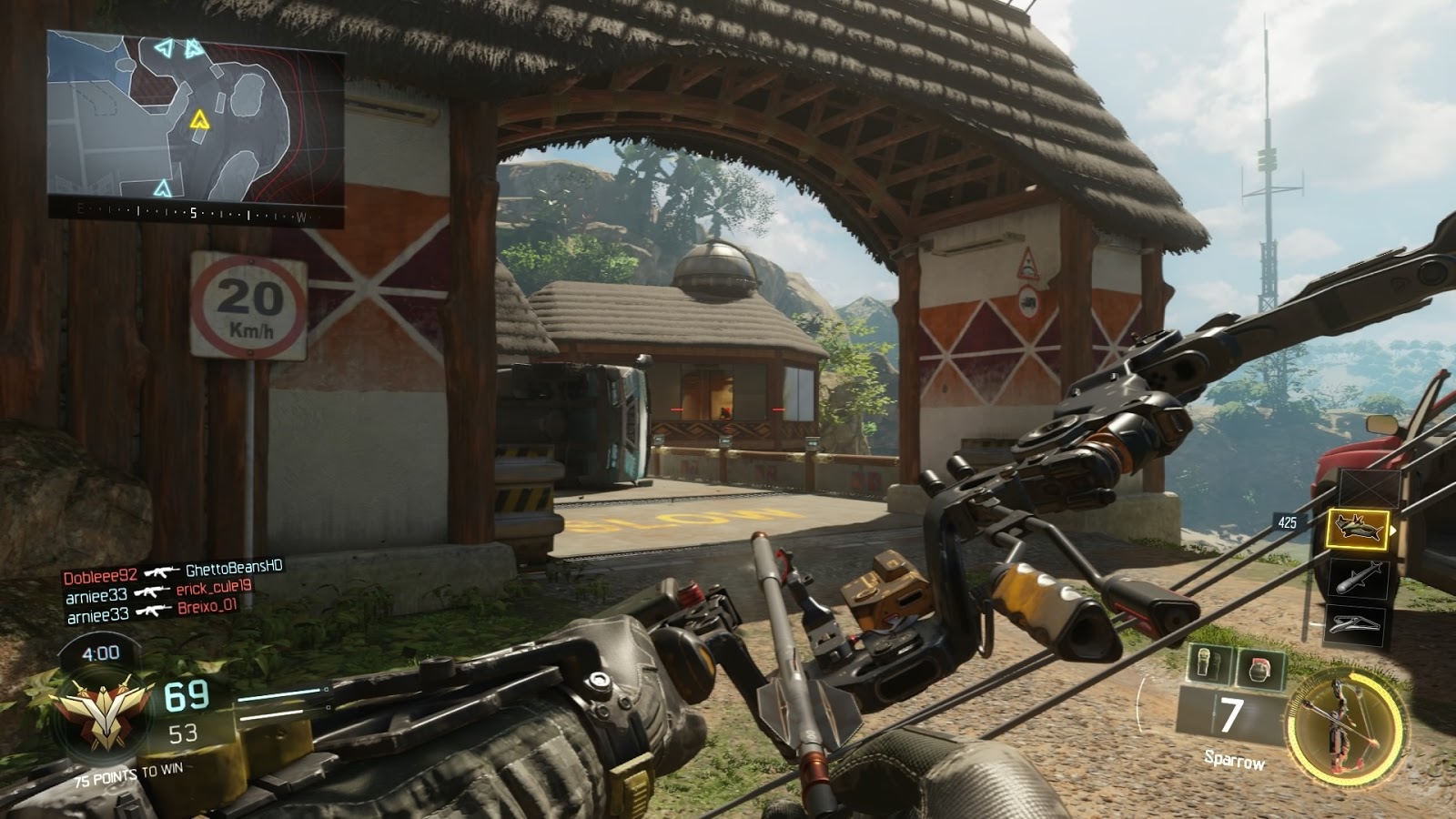Toggle the empty scorestreak slot above the shark

[x=1369, y=490]
